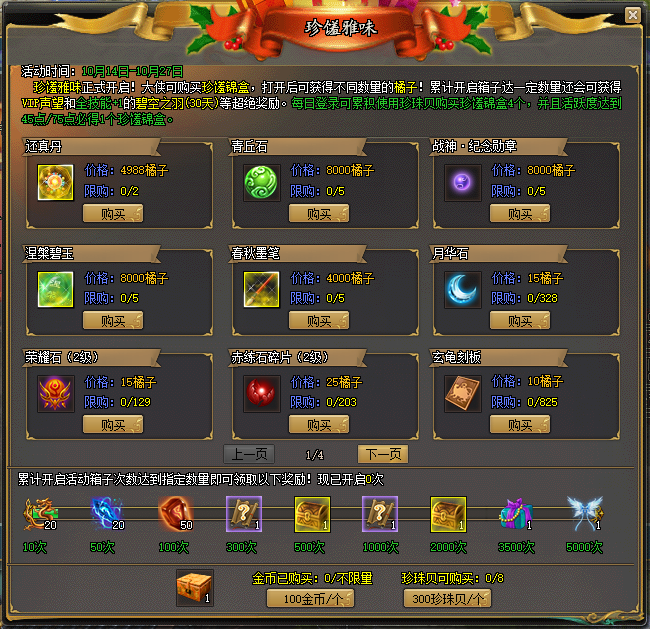Close the 珍馐雅味 event window

coord(632,15)
